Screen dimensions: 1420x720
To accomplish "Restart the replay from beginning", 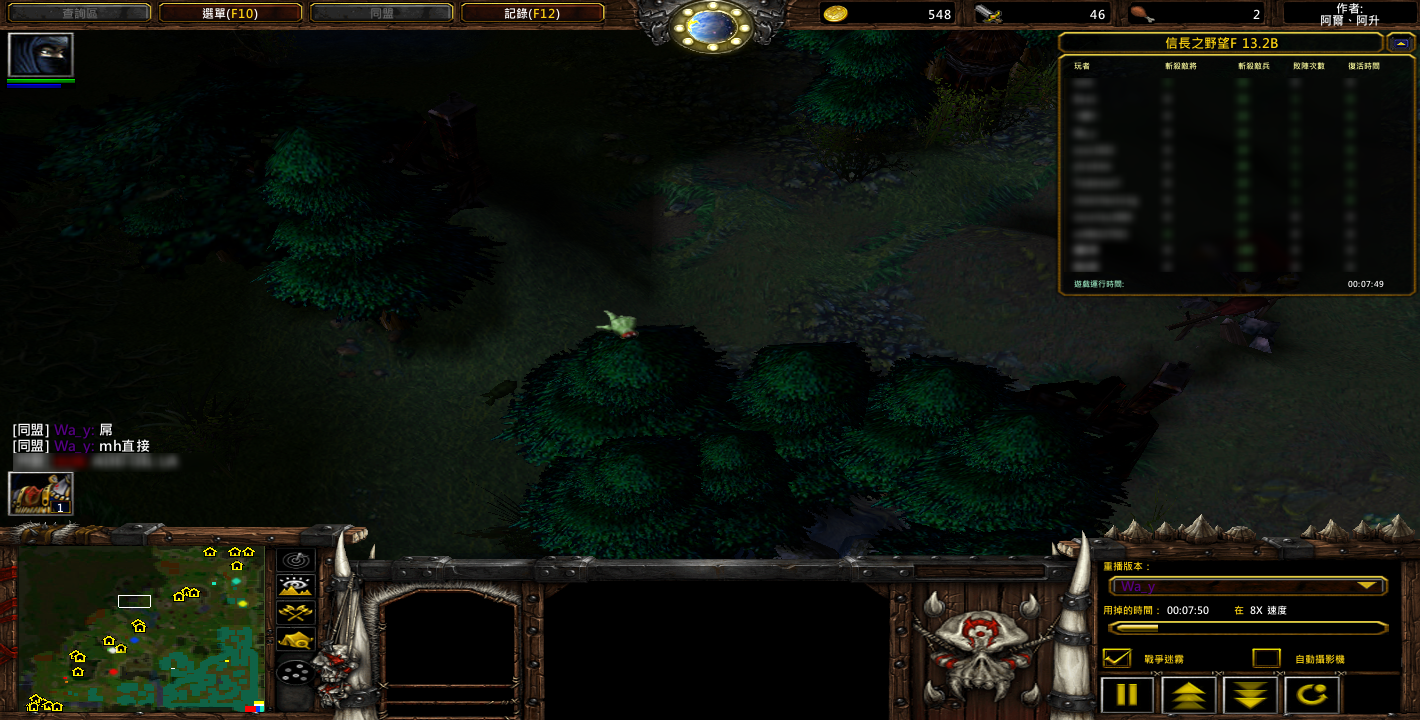I will 1311,694.
